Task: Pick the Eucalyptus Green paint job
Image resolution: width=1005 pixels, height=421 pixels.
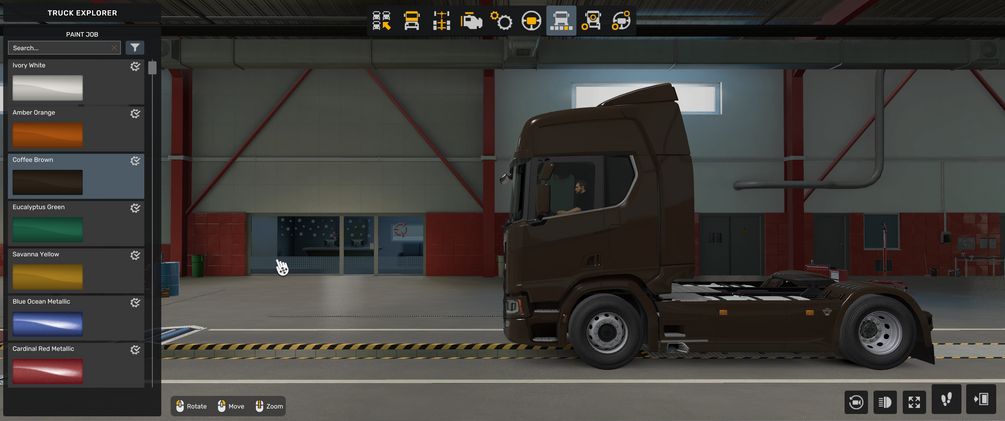Action: tap(48, 229)
